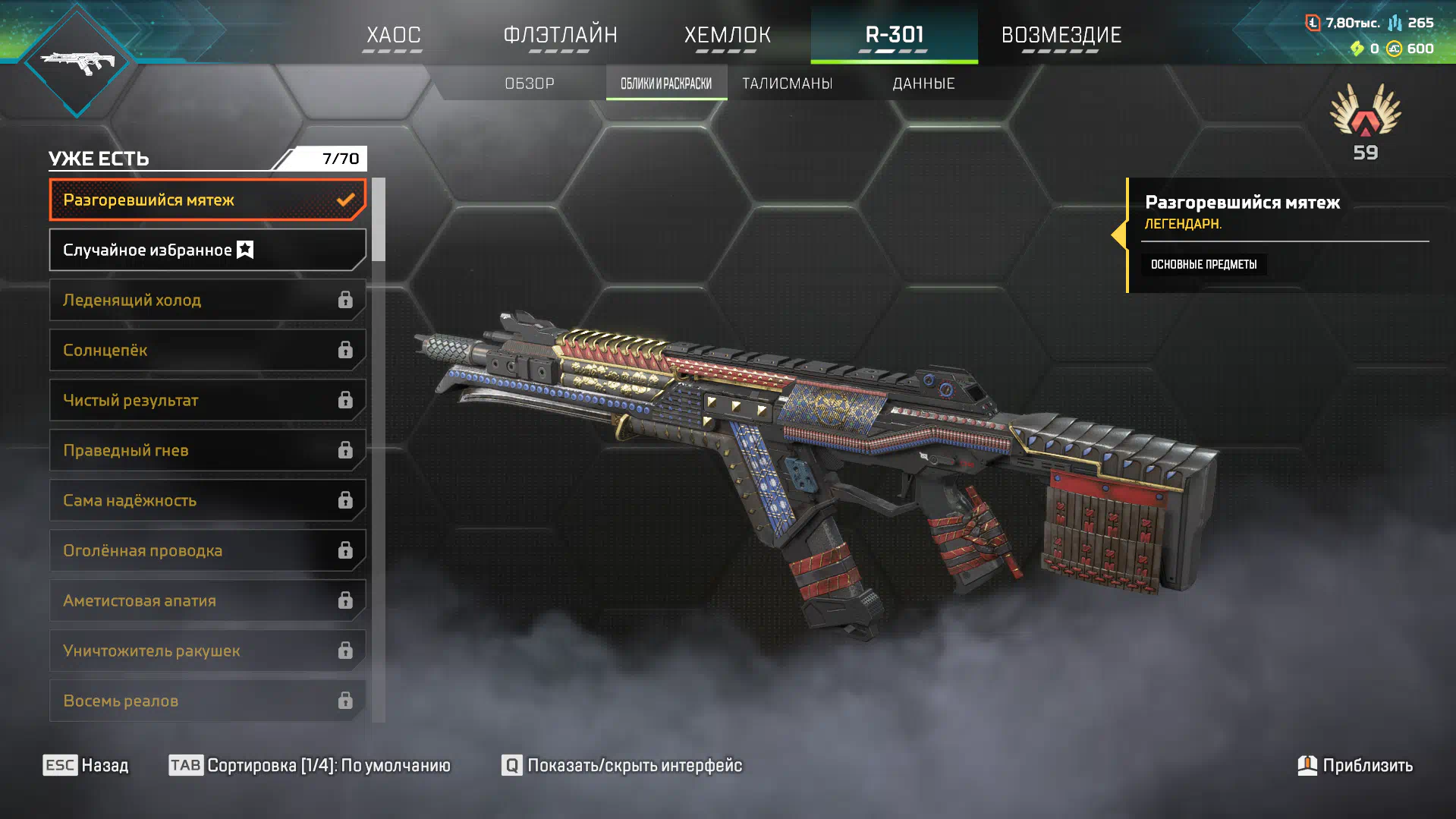The image size is (1456, 819).
Task: Click the Сама надёжность skin row
Action: [x=207, y=501]
